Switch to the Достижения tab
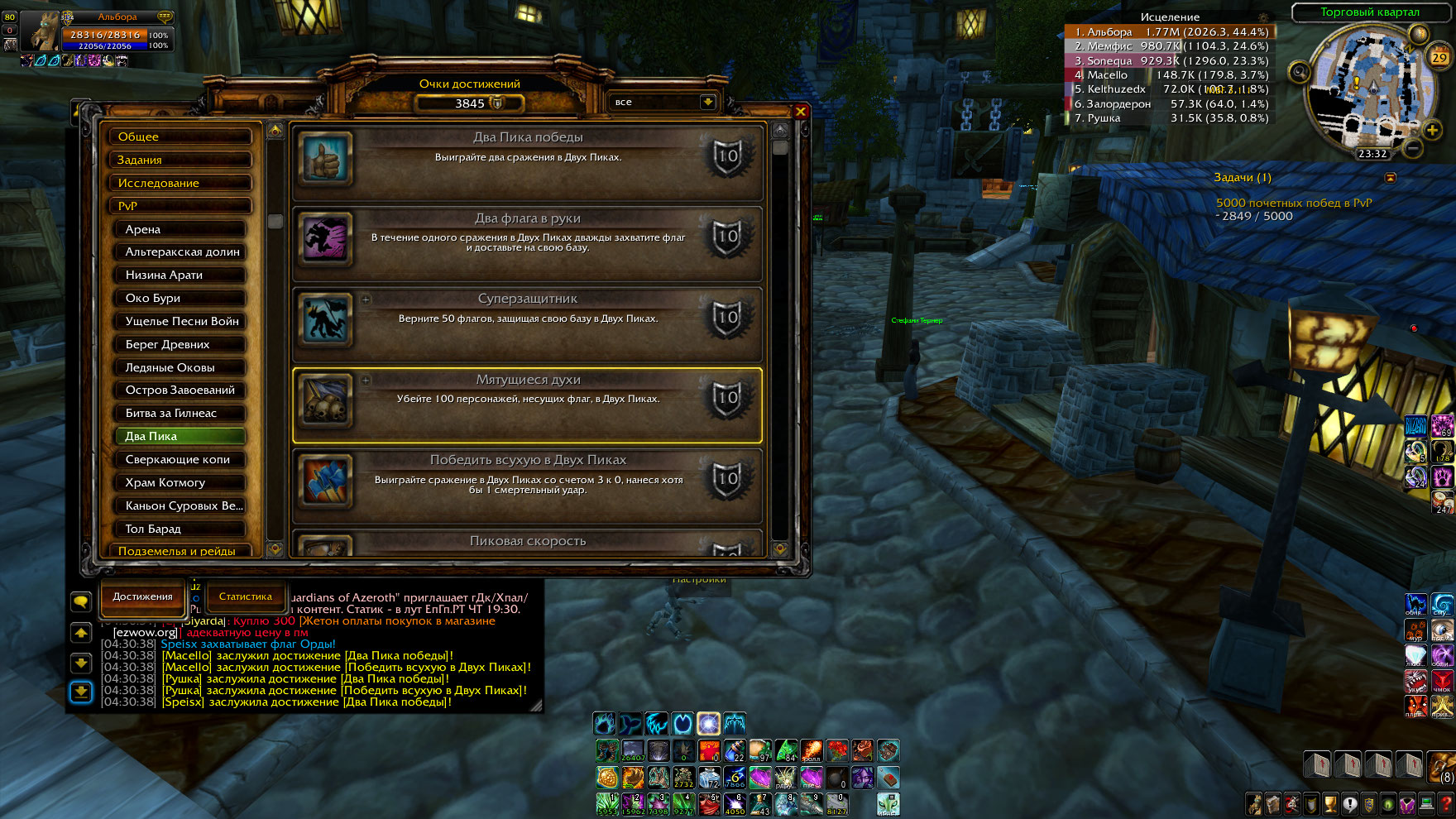The width and height of the screenshot is (1456, 819). click(x=142, y=596)
